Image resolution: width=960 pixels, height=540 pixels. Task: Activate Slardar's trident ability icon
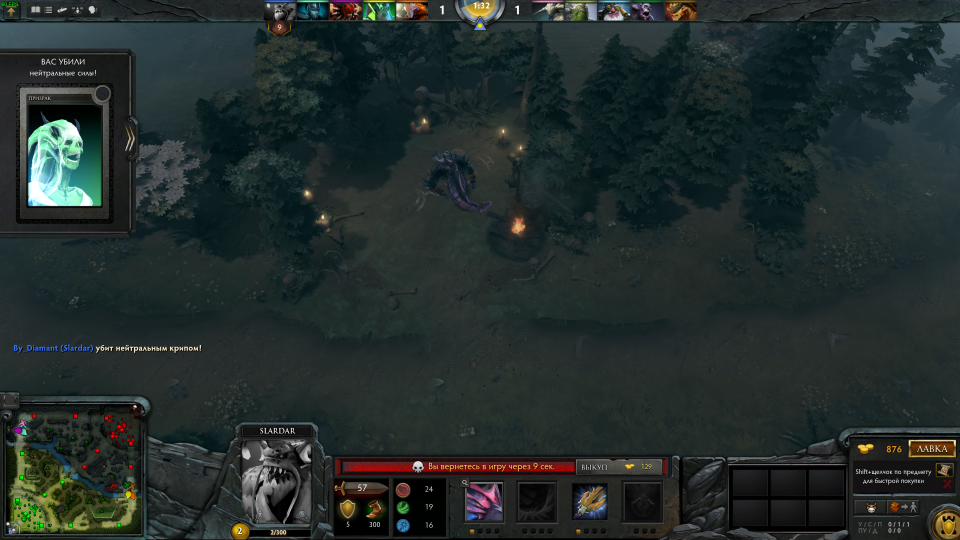point(590,501)
